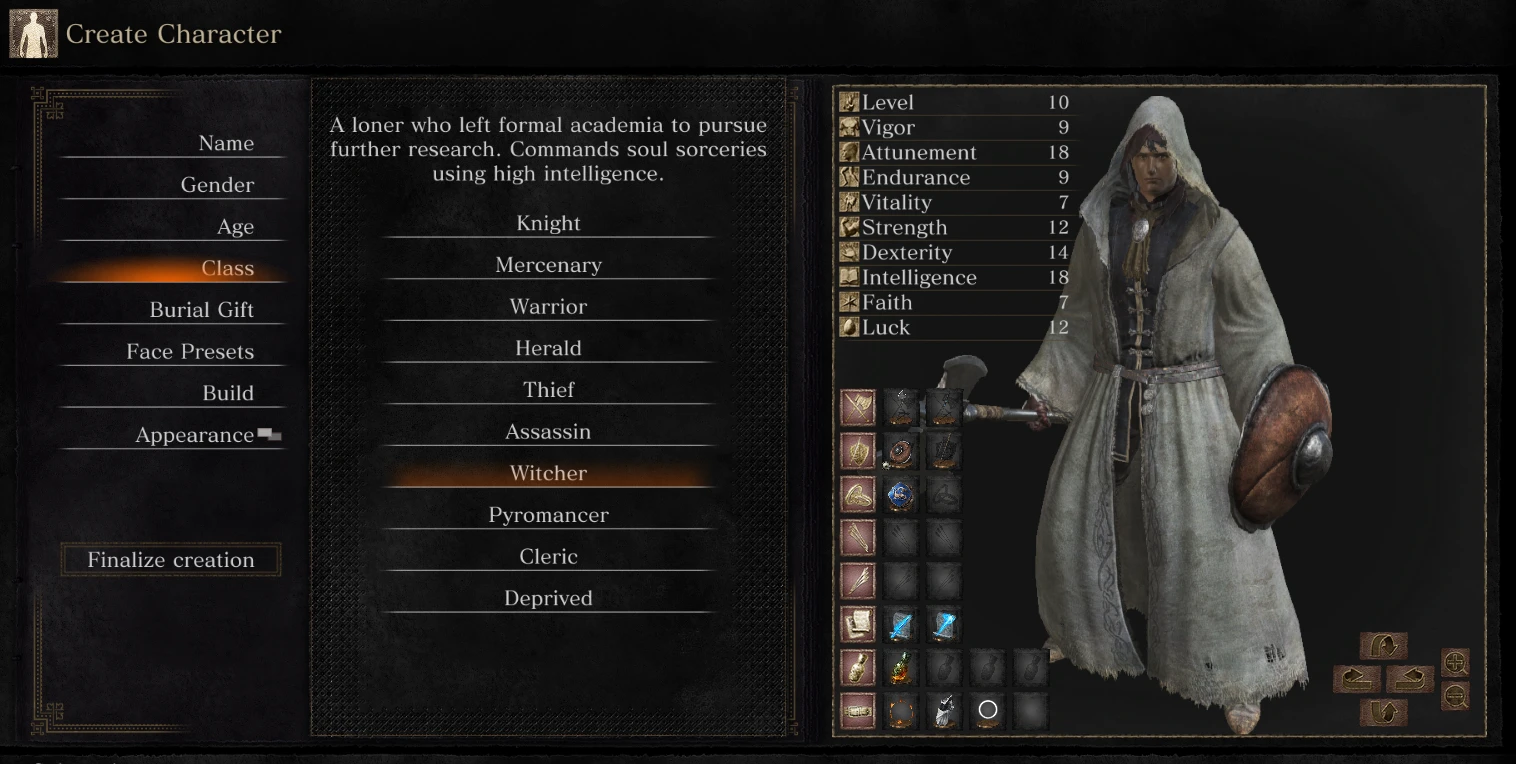The width and height of the screenshot is (1516, 764).
Task: Click the bolts category icon in equipment list
Action: [x=857, y=580]
